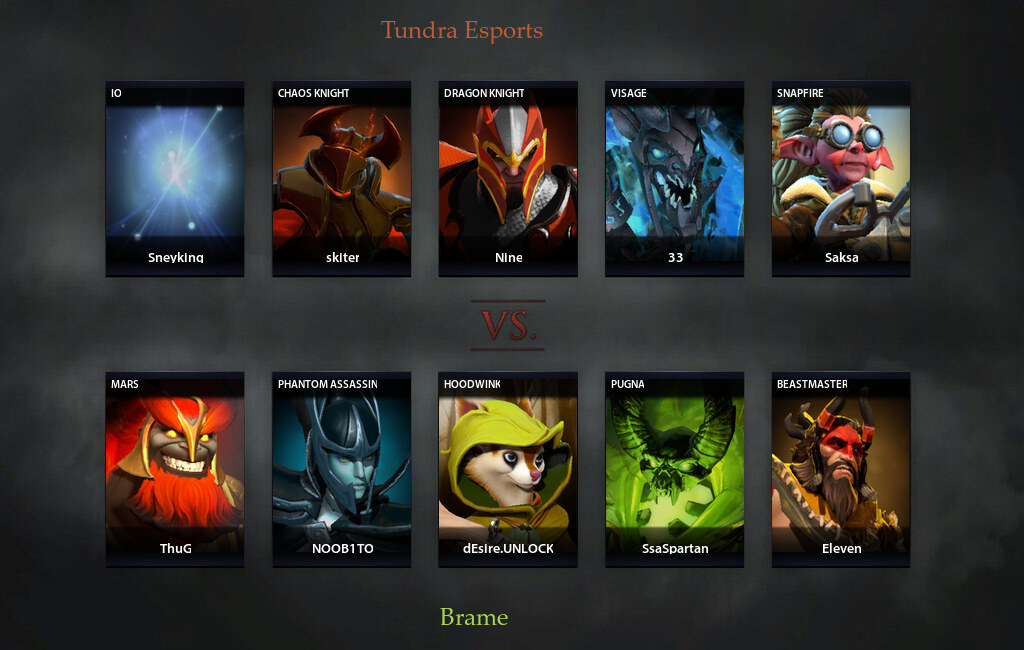Select the Io hero card

(x=175, y=178)
